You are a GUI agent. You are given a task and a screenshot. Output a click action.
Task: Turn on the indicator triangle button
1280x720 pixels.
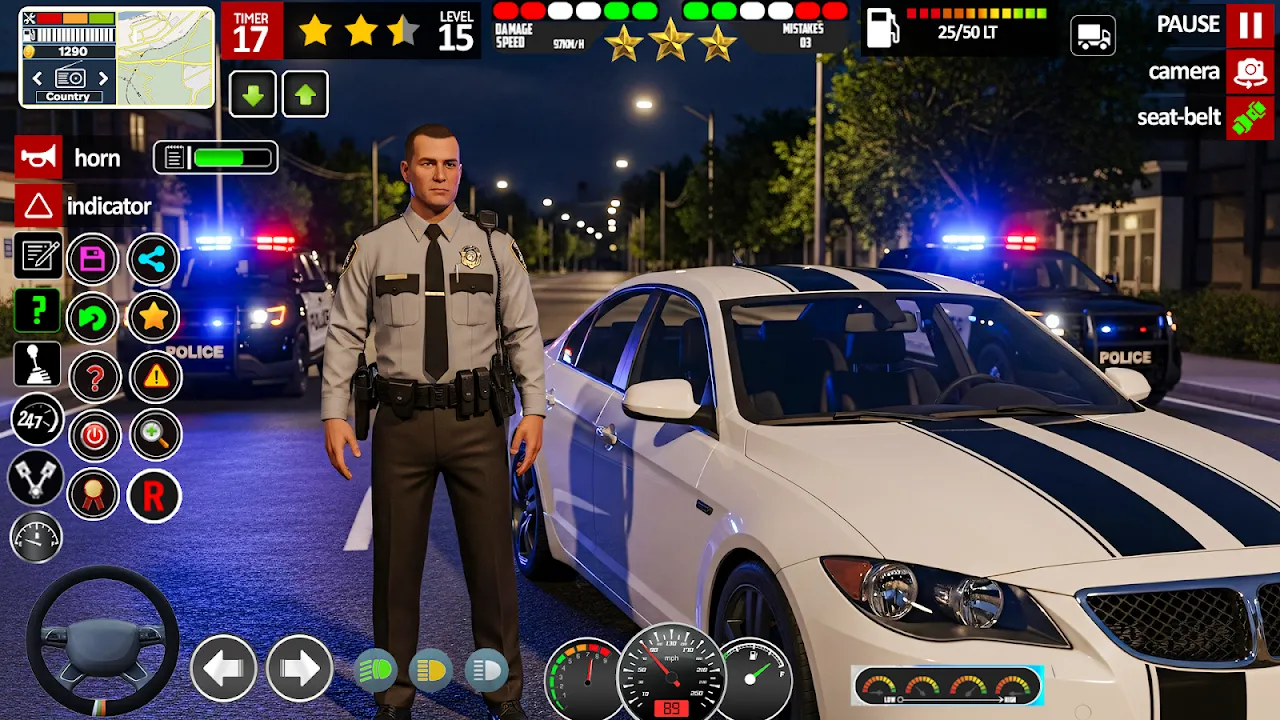click(39, 206)
